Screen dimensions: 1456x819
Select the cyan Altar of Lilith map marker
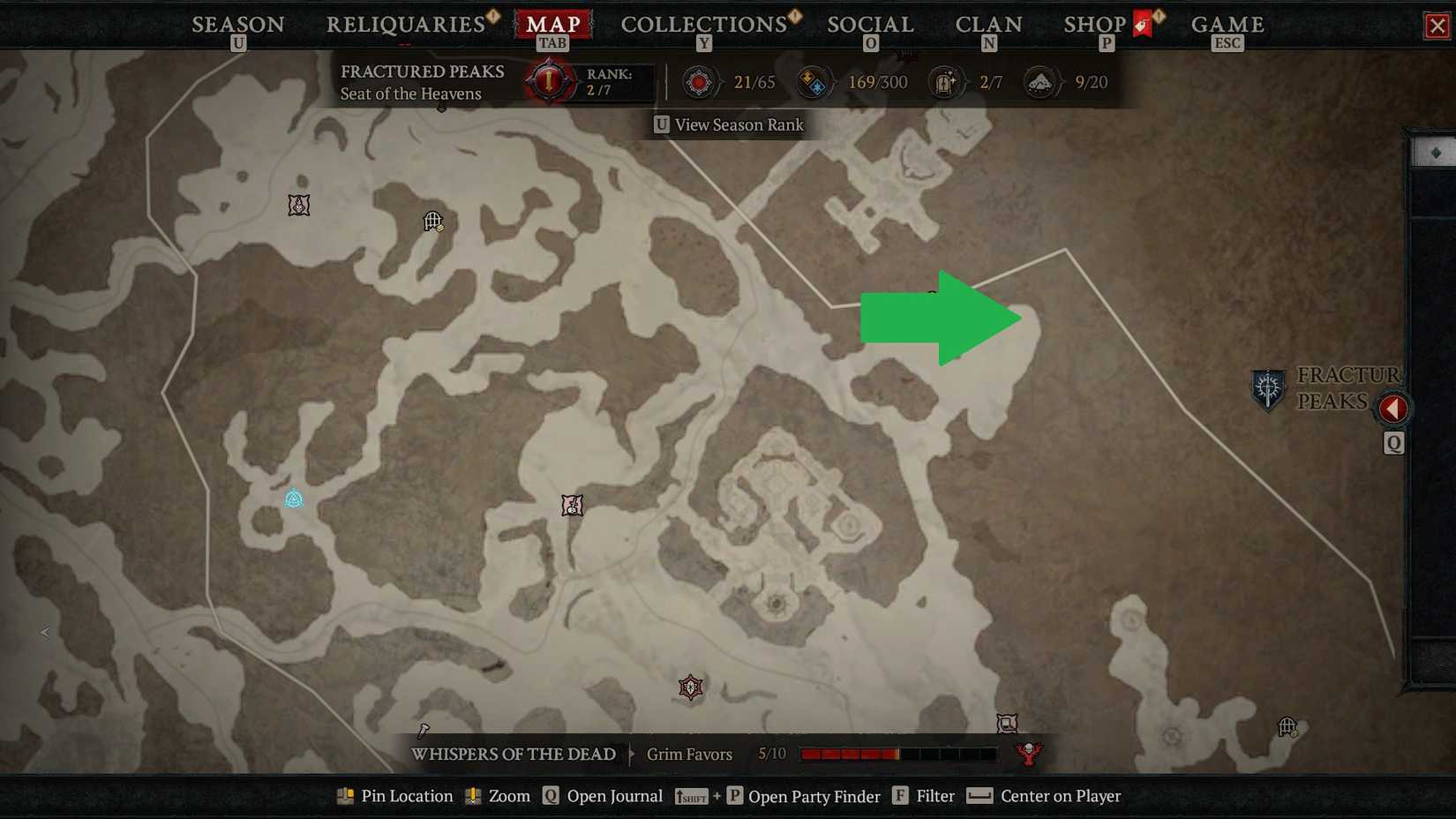296,499
